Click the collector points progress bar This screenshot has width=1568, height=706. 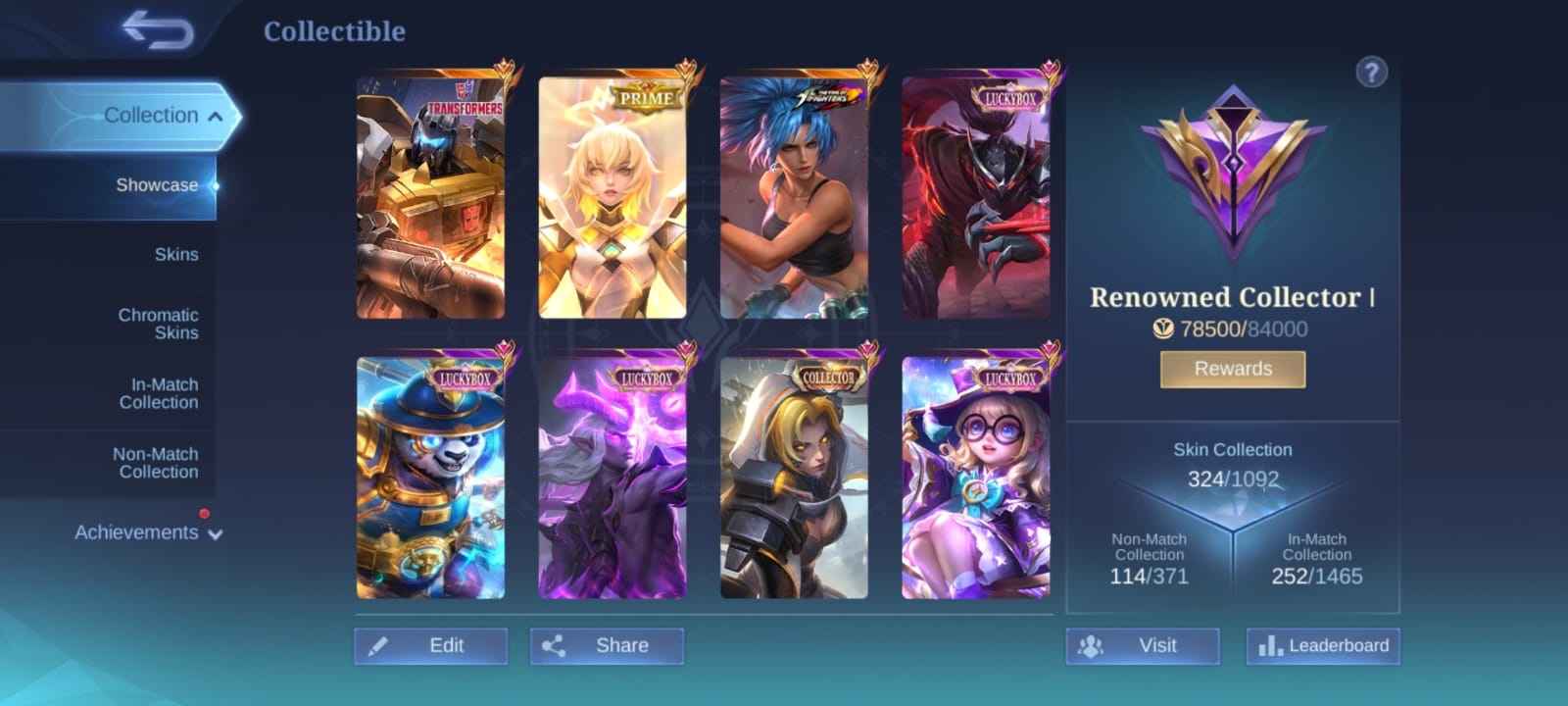(x=1231, y=329)
